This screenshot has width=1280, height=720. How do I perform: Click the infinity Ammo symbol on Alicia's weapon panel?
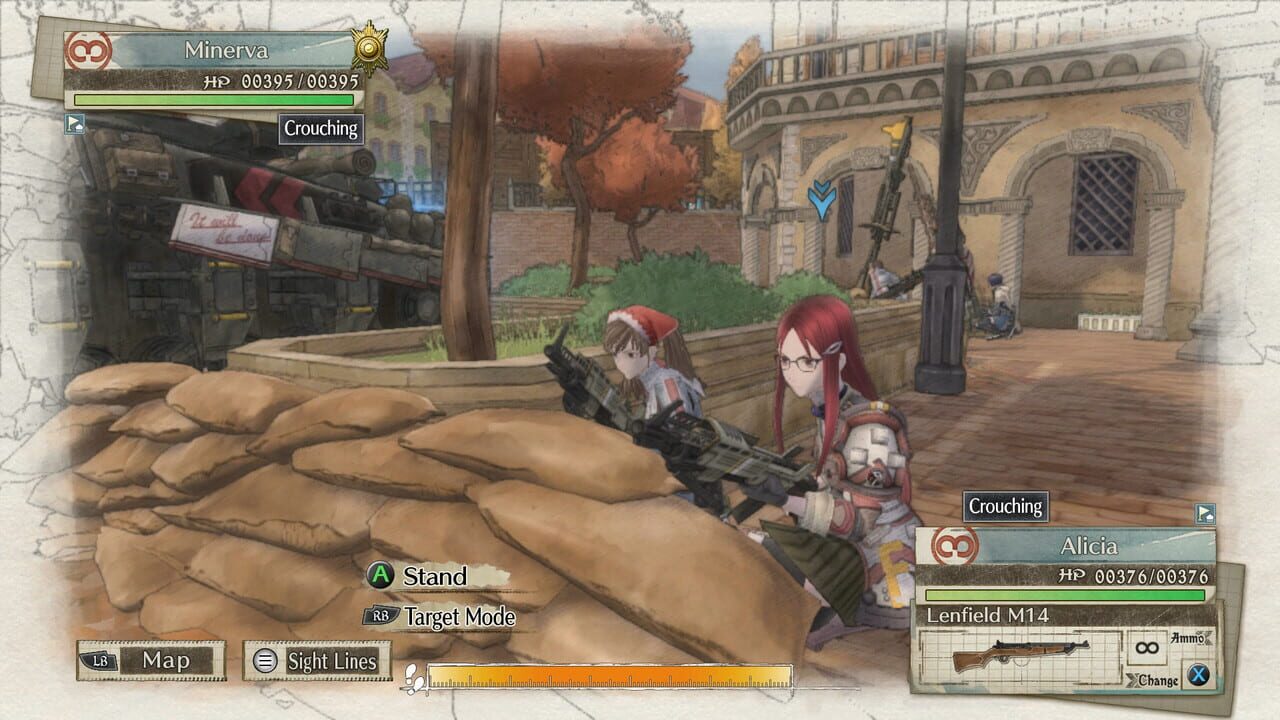pos(1145,646)
